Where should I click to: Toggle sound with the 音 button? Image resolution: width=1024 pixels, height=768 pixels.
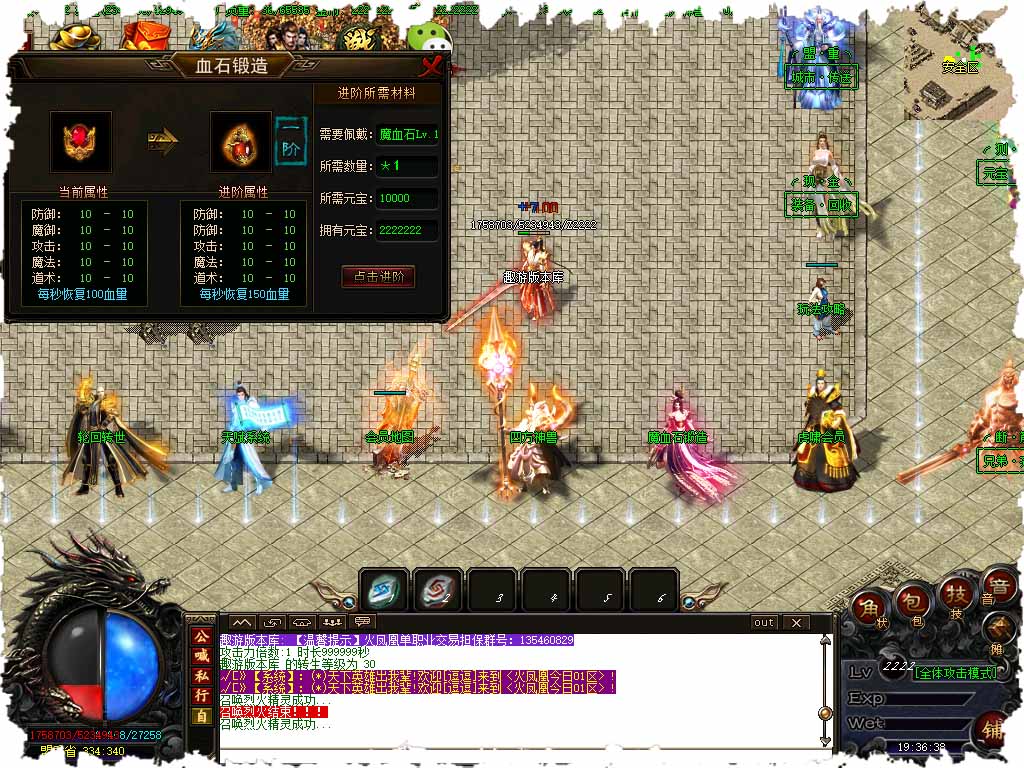[996, 586]
